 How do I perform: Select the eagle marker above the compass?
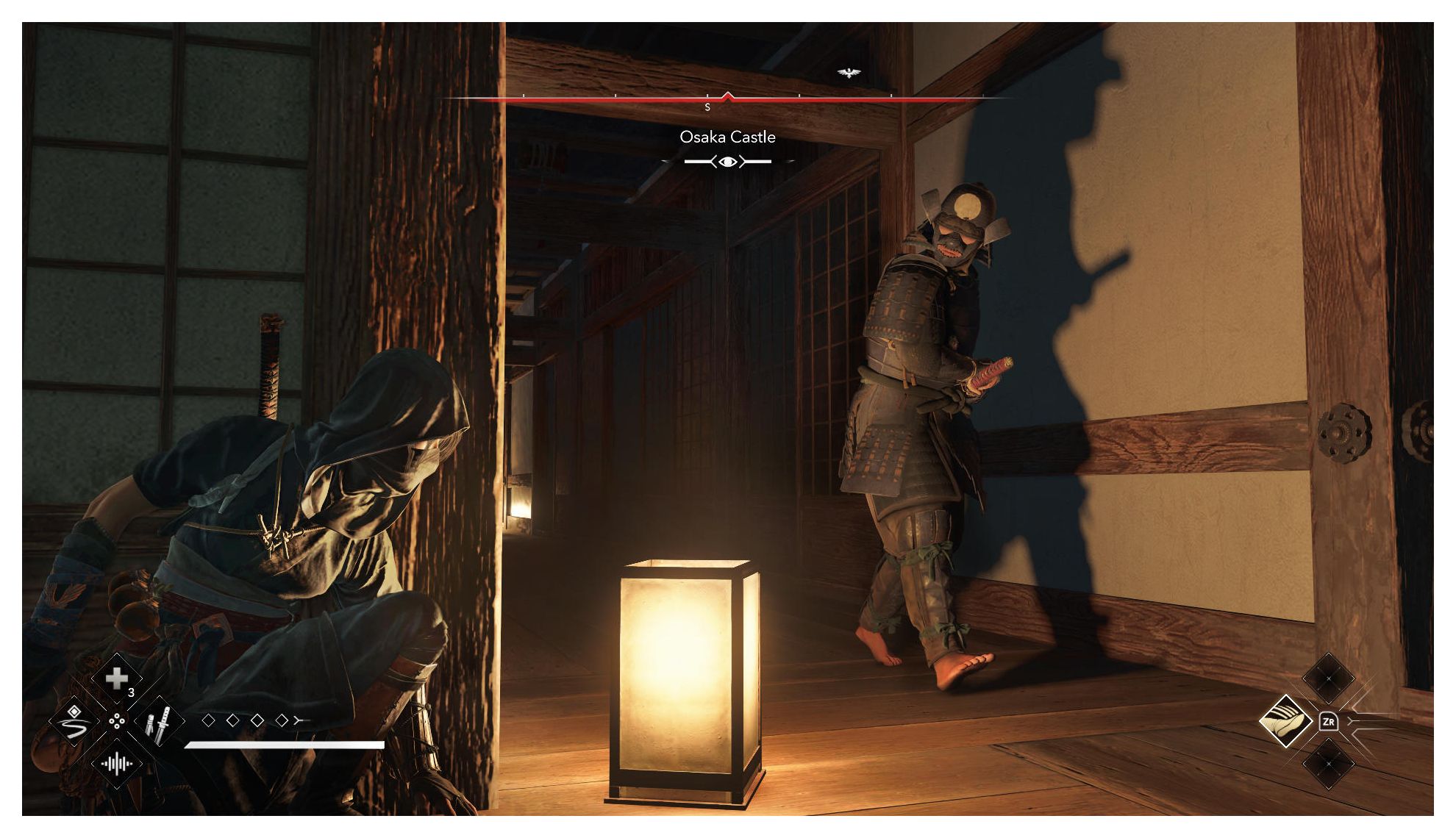tap(849, 73)
